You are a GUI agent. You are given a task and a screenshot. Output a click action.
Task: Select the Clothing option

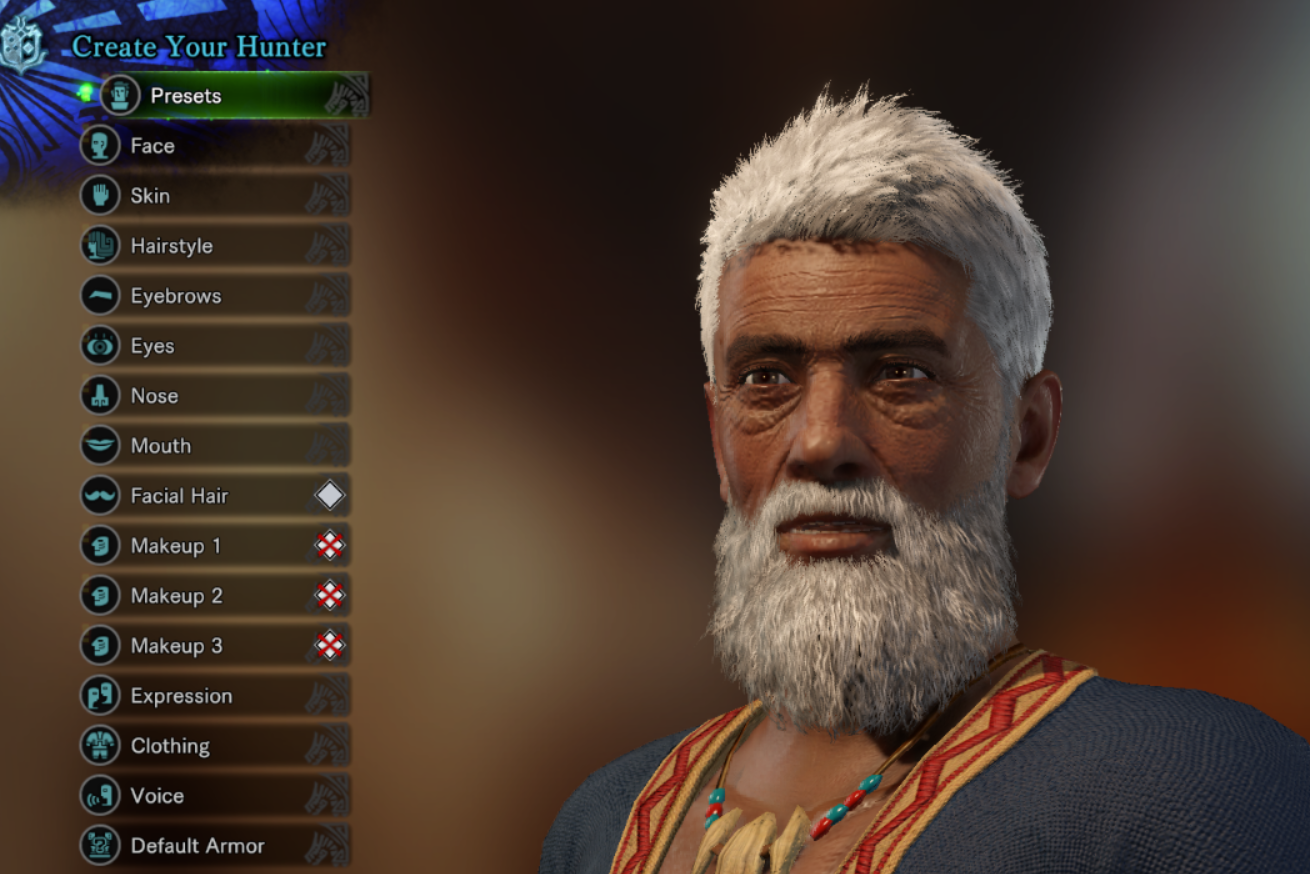click(171, 746)
